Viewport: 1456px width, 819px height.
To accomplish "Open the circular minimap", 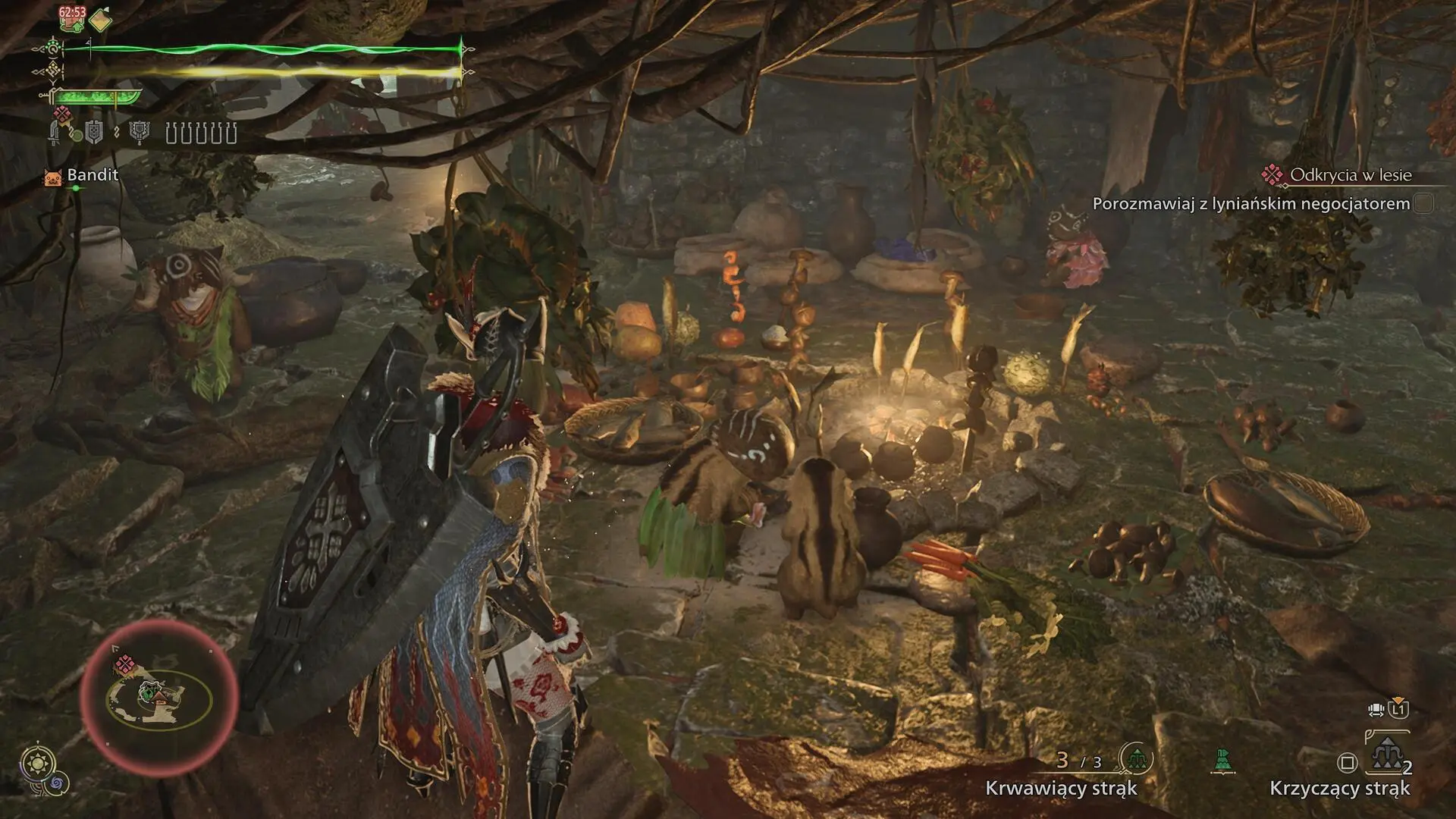I will tap(159, 698).
